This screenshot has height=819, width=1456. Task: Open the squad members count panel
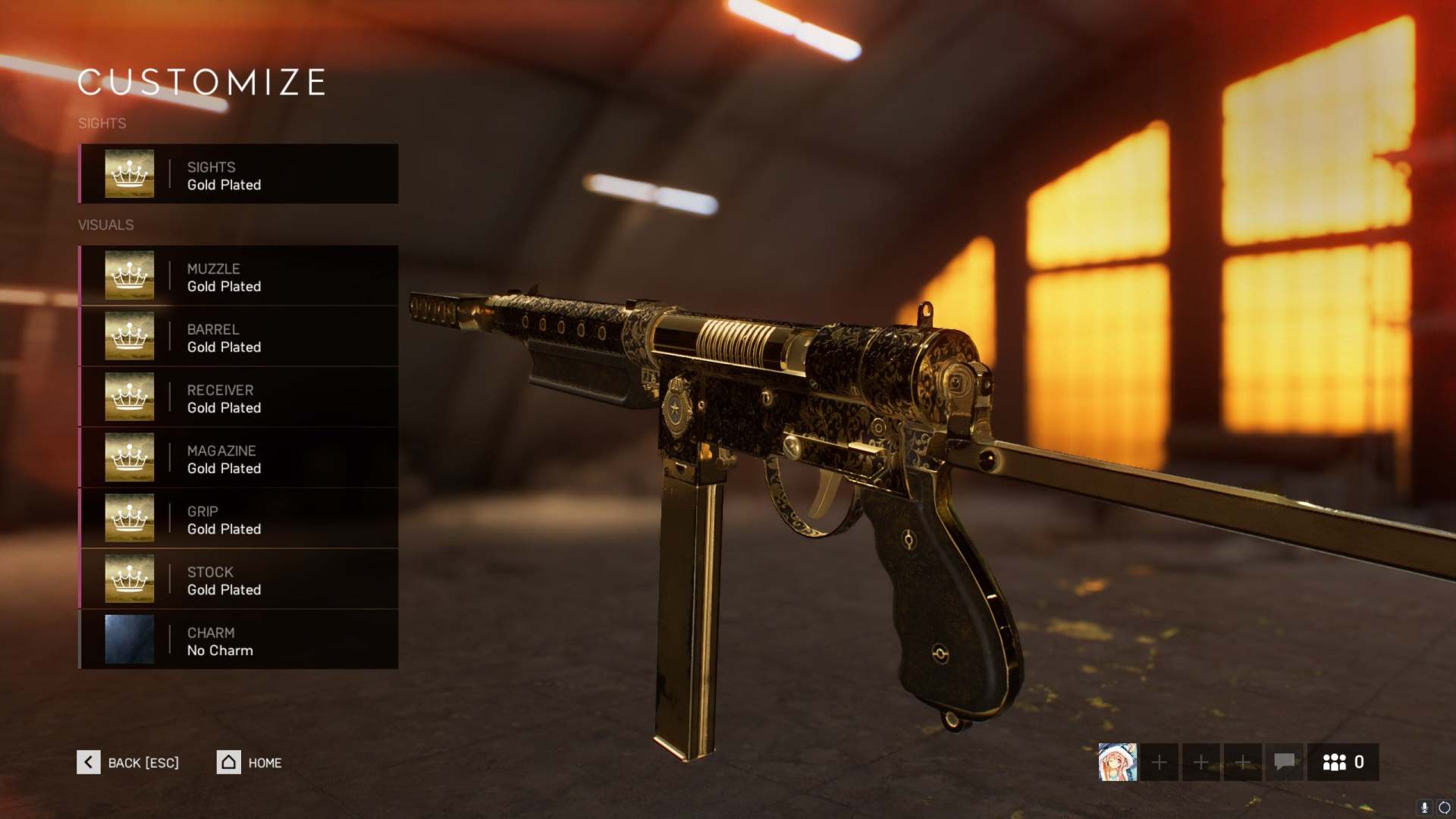click(x=1343, y=762)
